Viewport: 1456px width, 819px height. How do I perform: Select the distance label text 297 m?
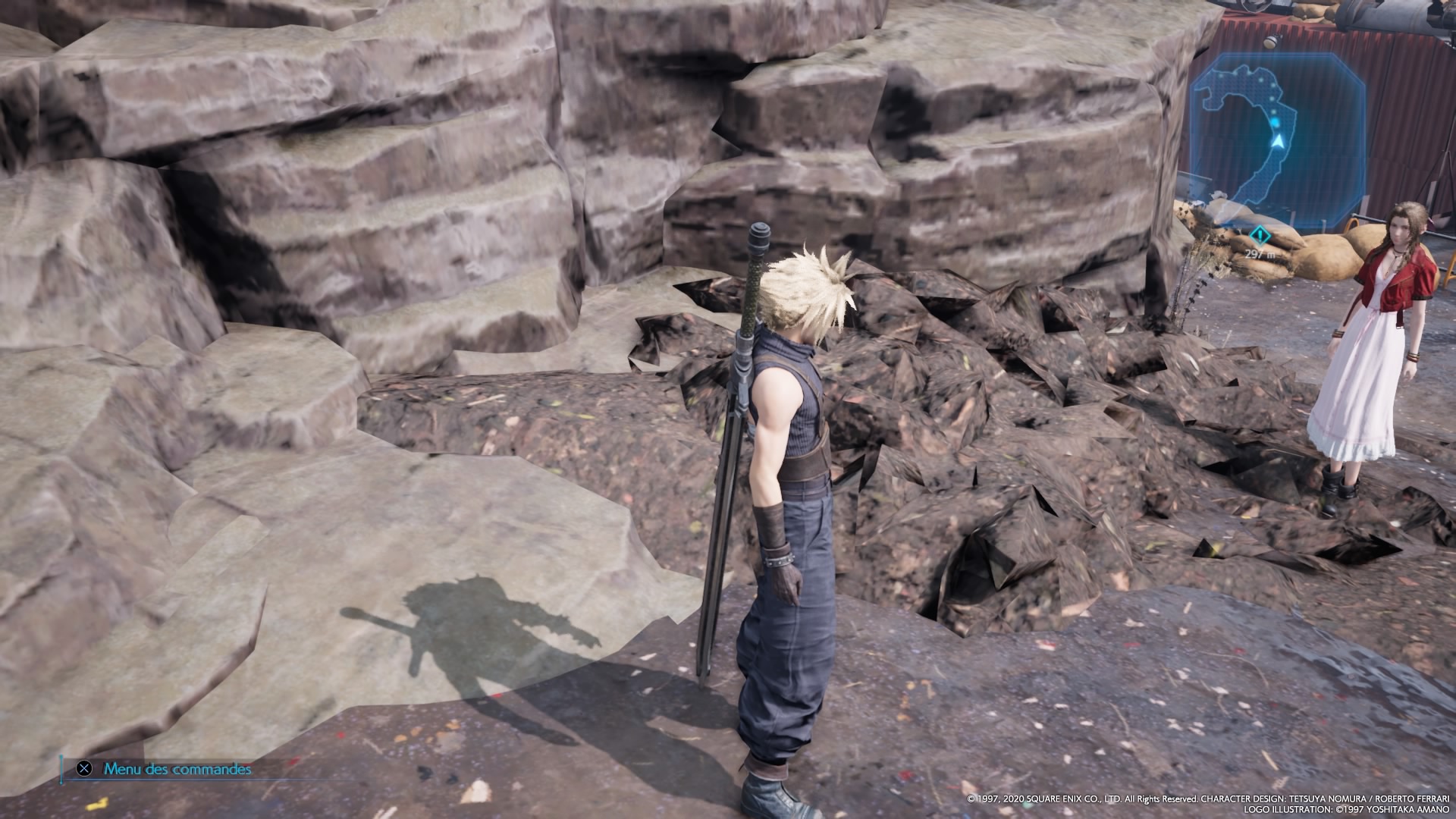(x=1259, y=254)
